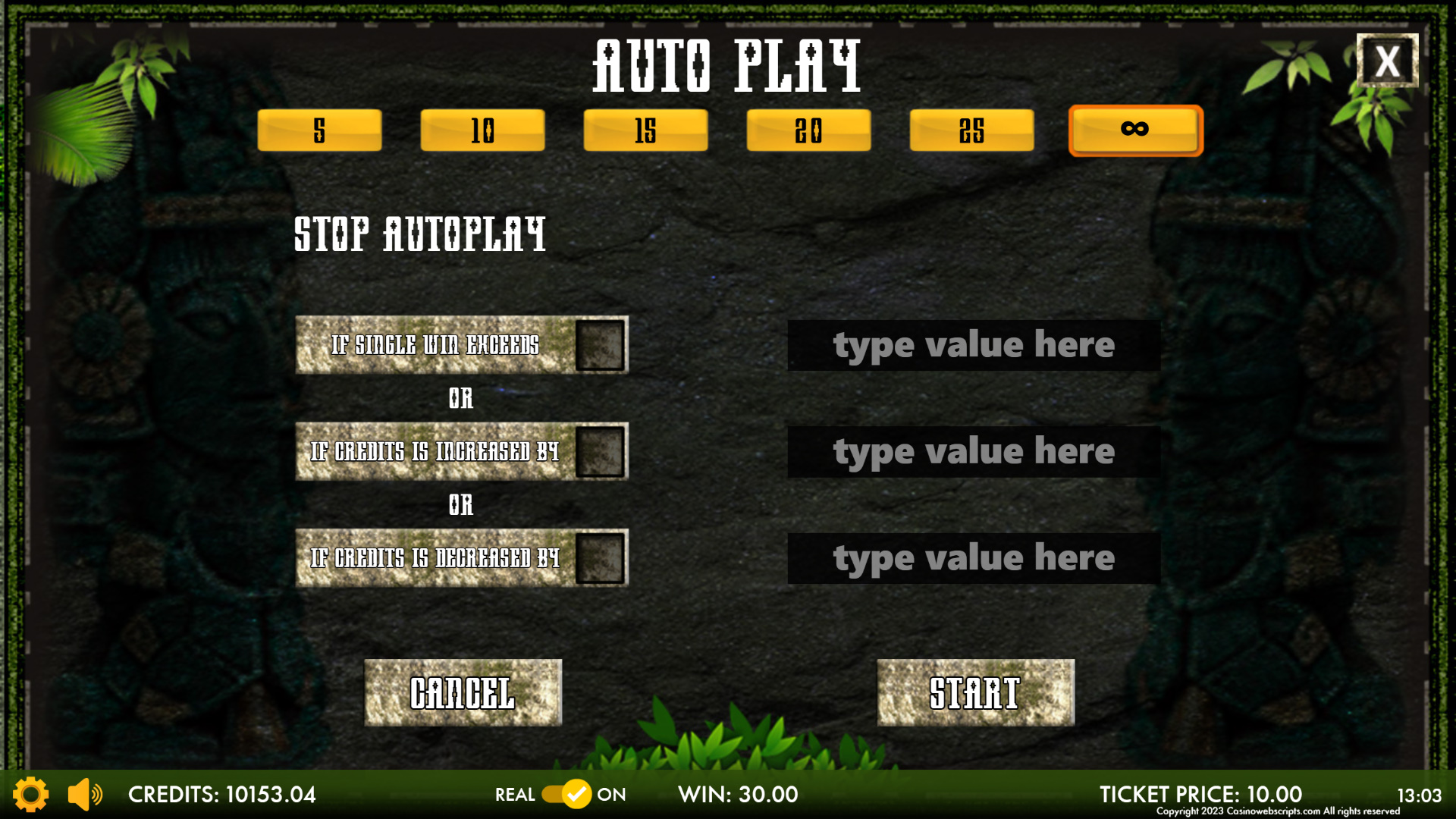Tick the If Single Win Exceeds checkbox

(600, 345)
